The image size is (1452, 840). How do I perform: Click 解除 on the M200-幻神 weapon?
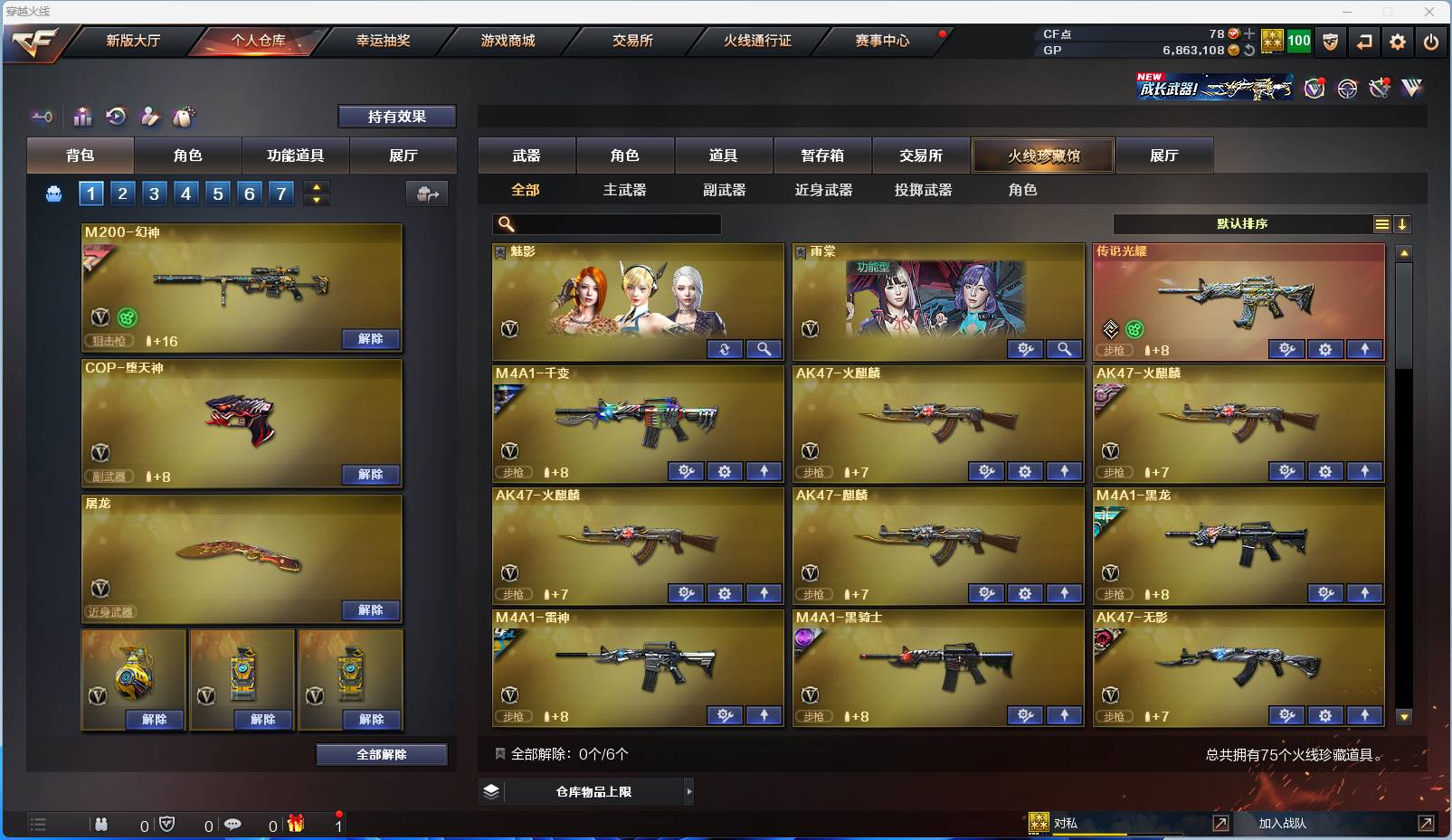point(370,338)
